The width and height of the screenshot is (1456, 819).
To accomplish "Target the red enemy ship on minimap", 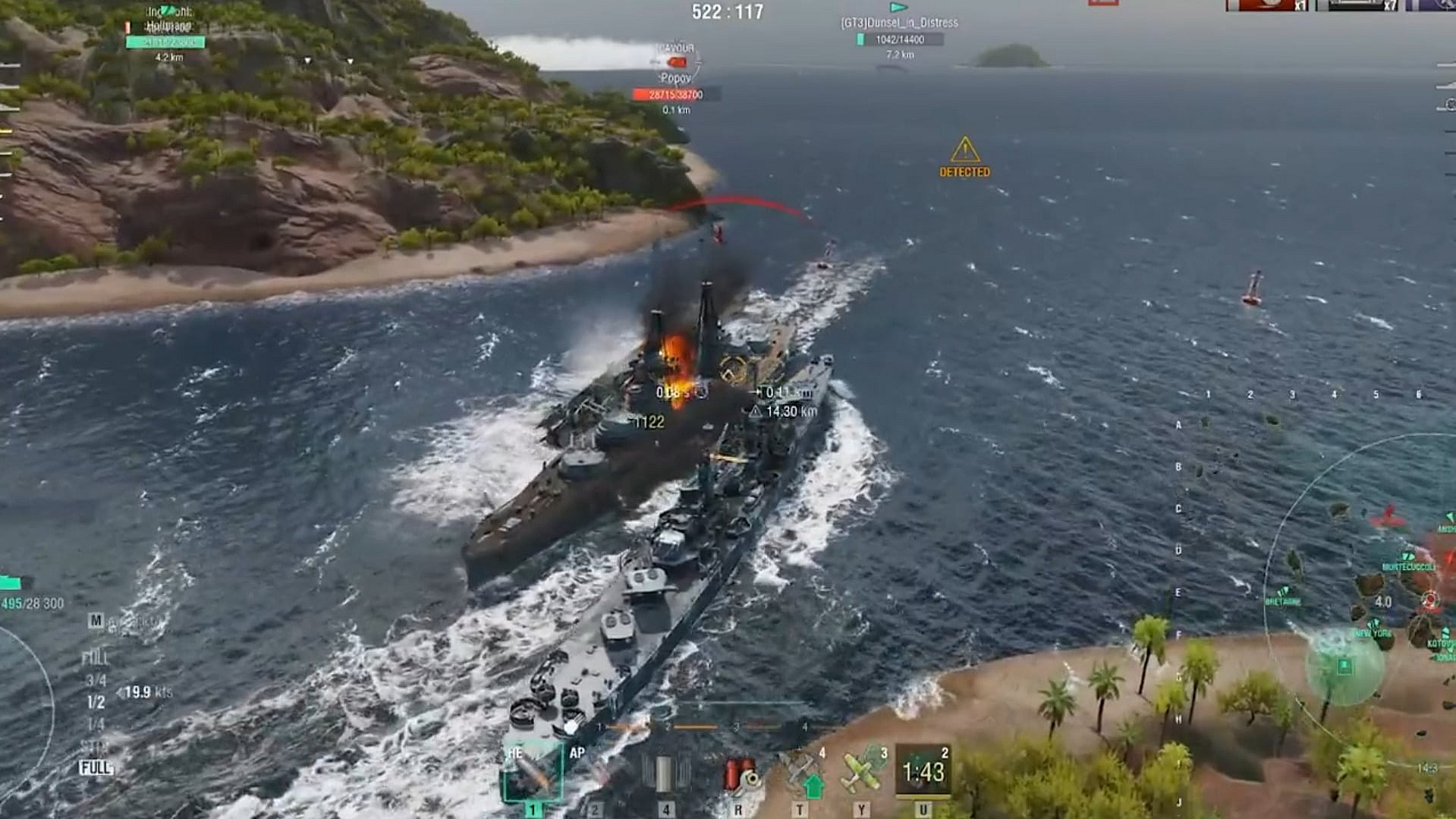I will (x=1388, y=518).
